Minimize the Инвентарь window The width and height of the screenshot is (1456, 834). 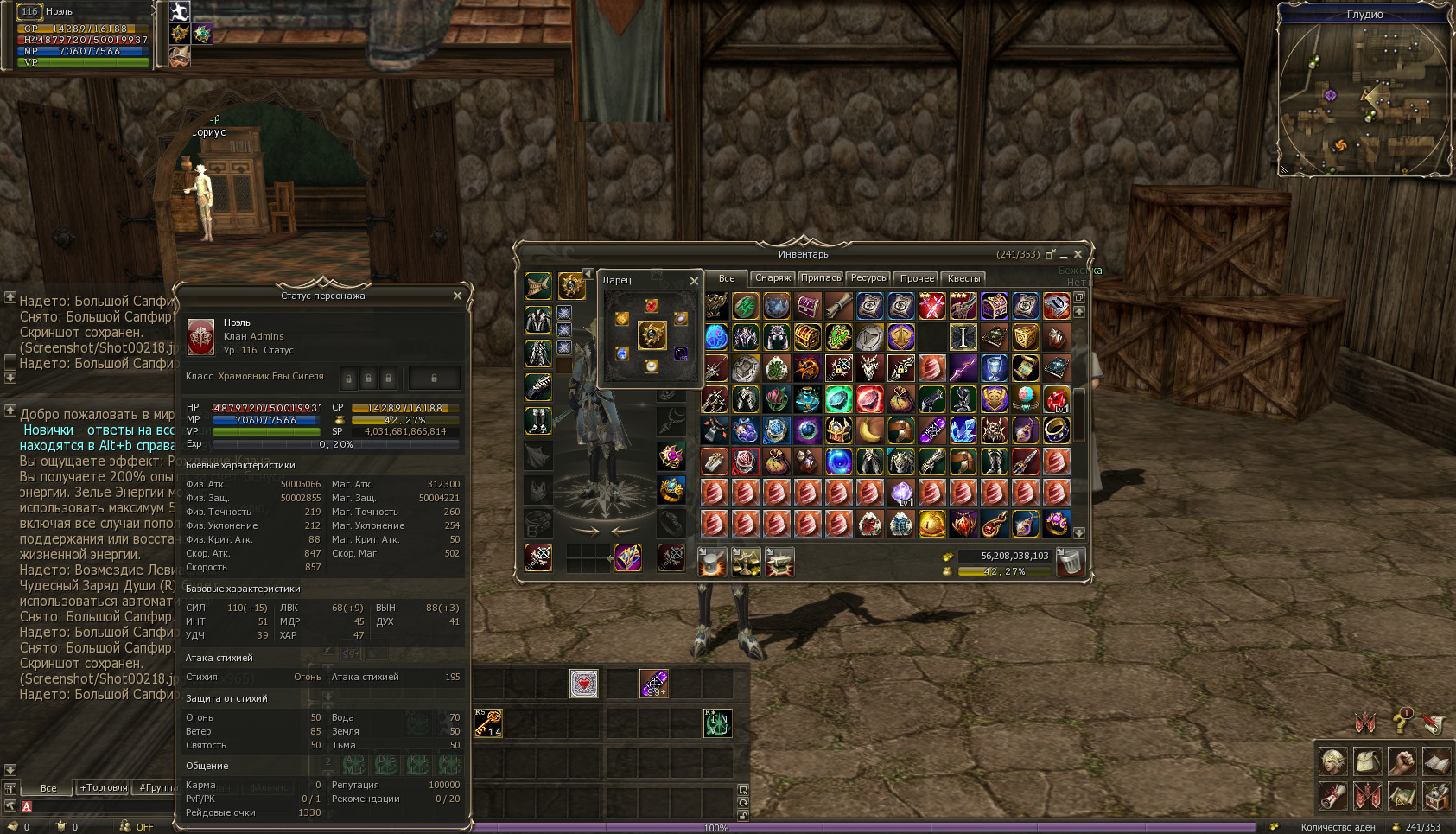(1064, 255)
